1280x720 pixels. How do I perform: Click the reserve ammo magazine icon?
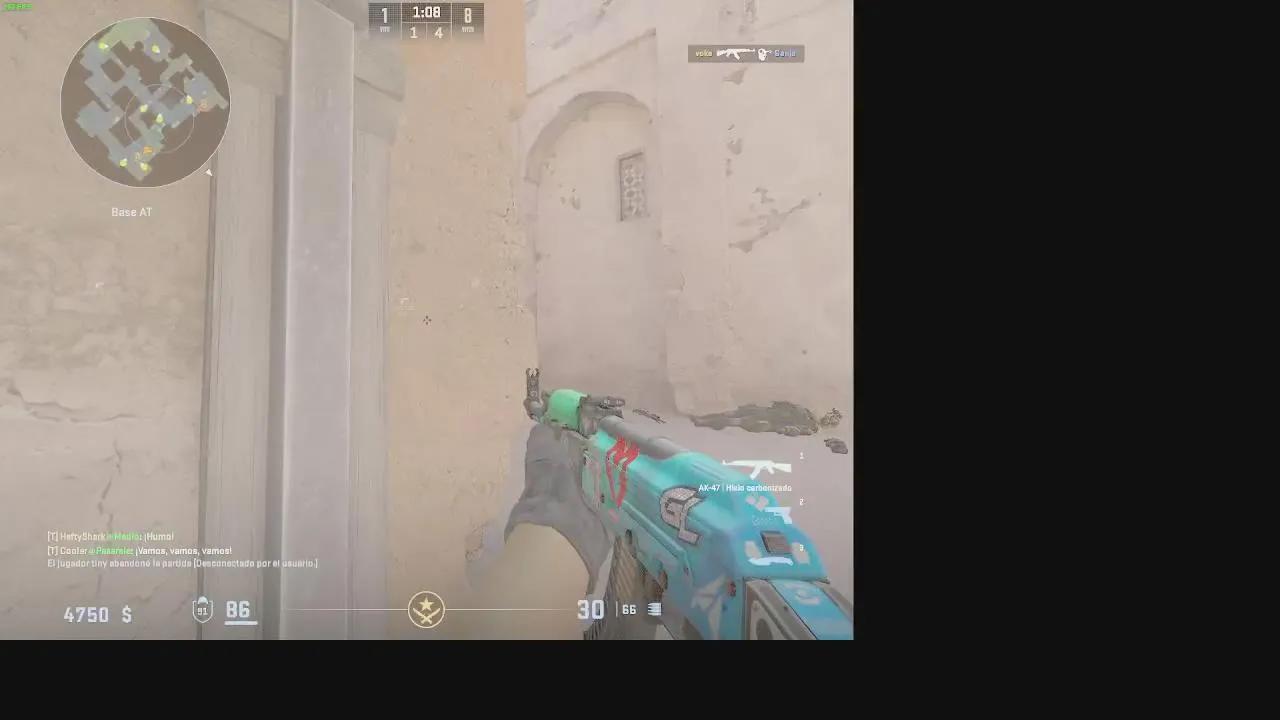(653, 610)
